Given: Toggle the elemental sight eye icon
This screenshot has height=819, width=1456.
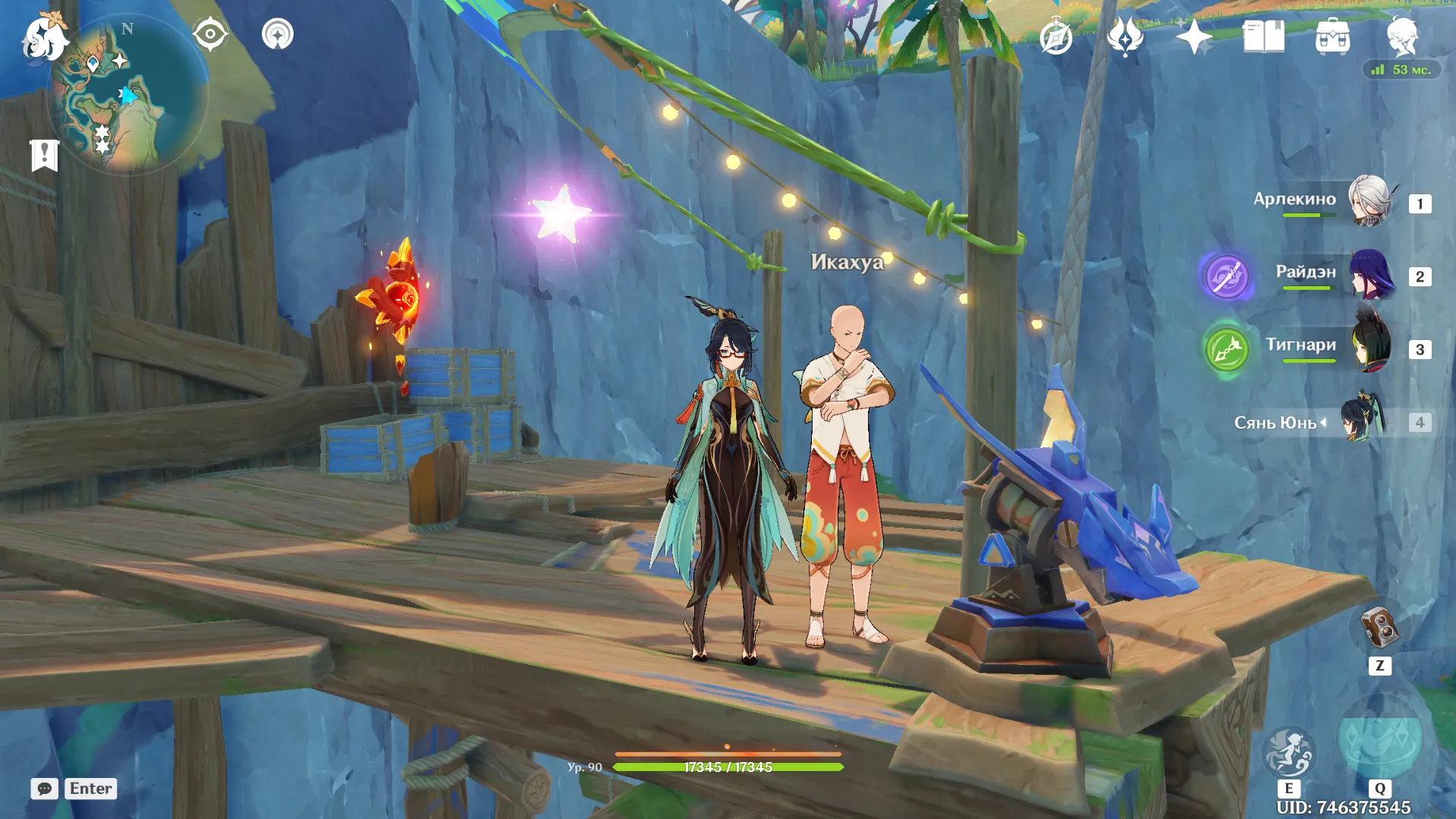Looking at the screenshot, I should [210, 34].
